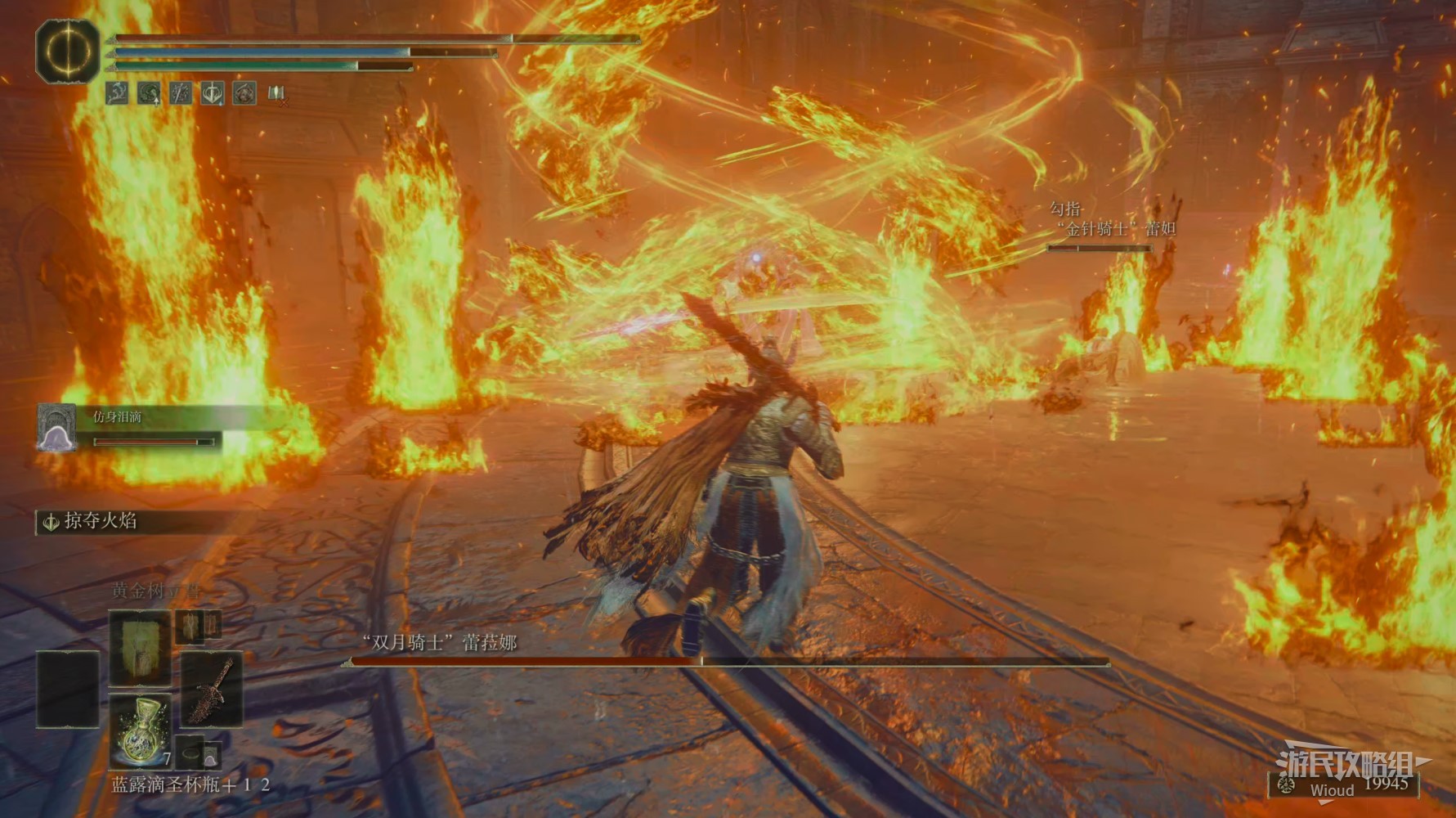Click the golden Elden Ring compass emblem
The image size is (1456, 818).
click(x=68, y=51)
